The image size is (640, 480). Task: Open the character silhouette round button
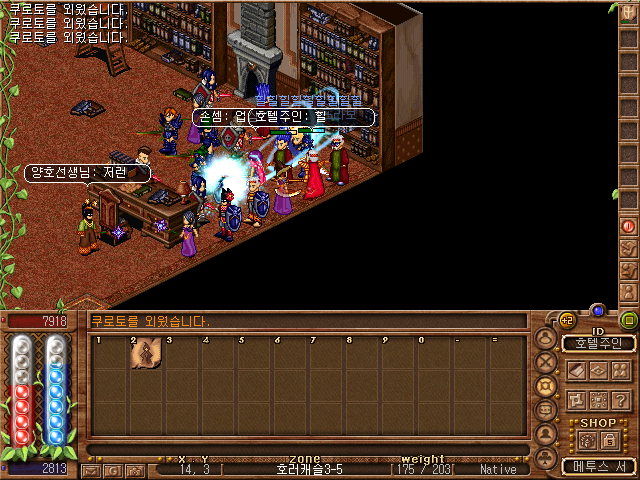[546, 337]
